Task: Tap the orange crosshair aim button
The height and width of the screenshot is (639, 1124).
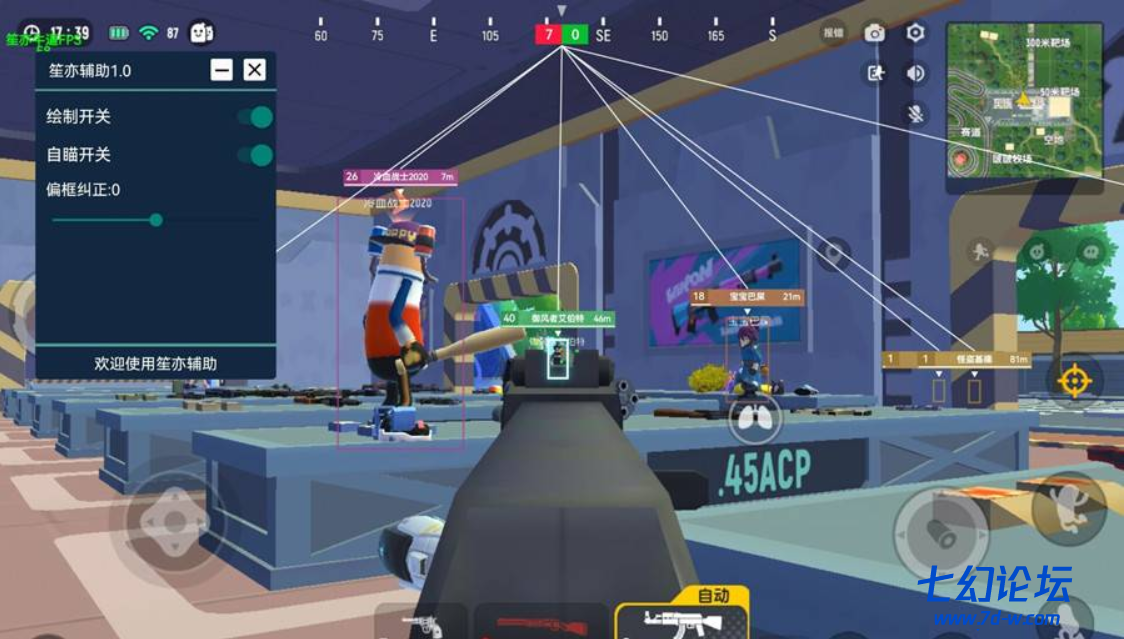Action: (x=1074, y=381)
